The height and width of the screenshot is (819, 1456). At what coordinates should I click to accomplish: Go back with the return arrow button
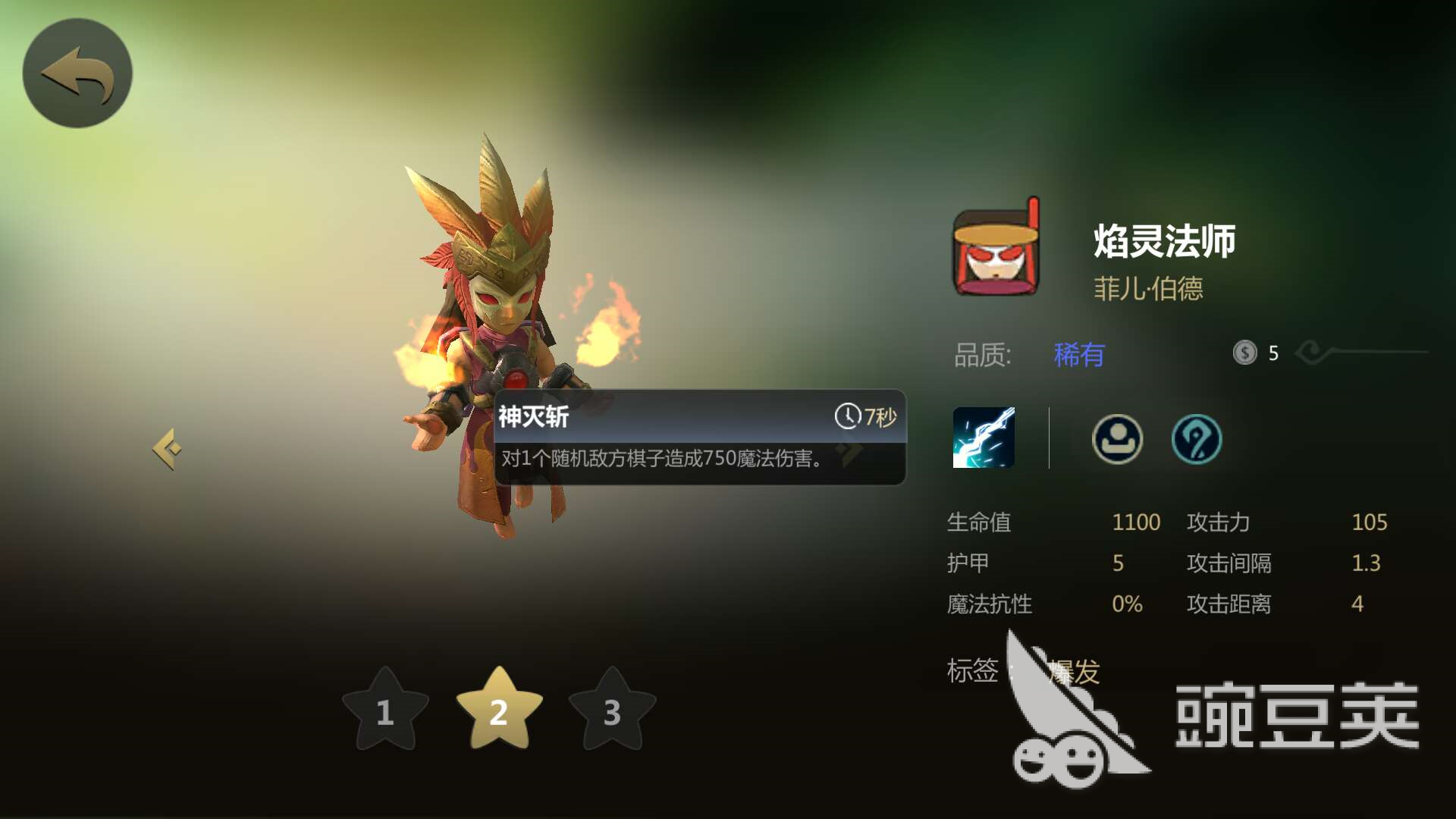(x=77, y=74)
